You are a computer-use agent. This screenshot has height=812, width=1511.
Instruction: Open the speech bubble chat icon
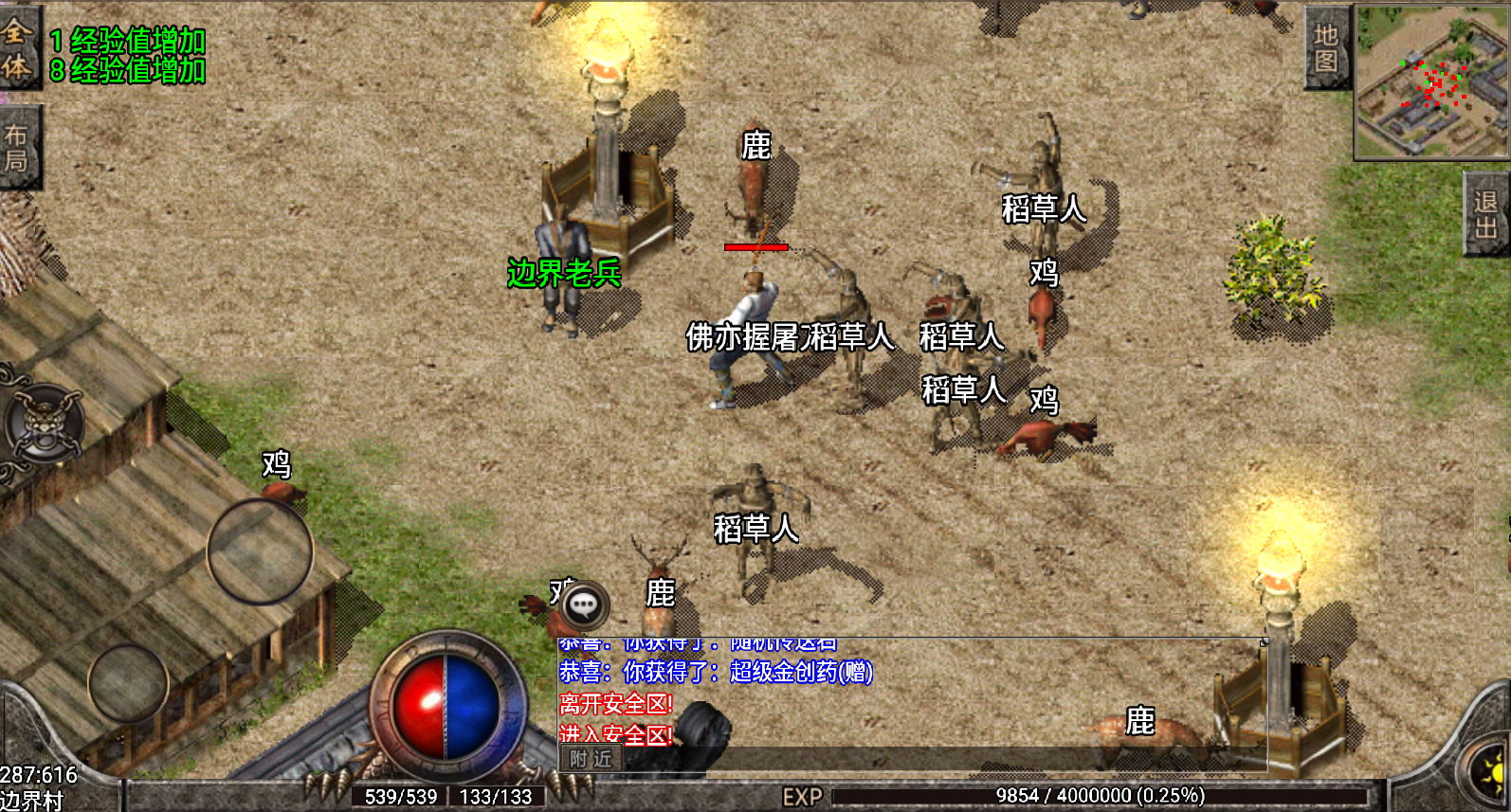[583, 604]
